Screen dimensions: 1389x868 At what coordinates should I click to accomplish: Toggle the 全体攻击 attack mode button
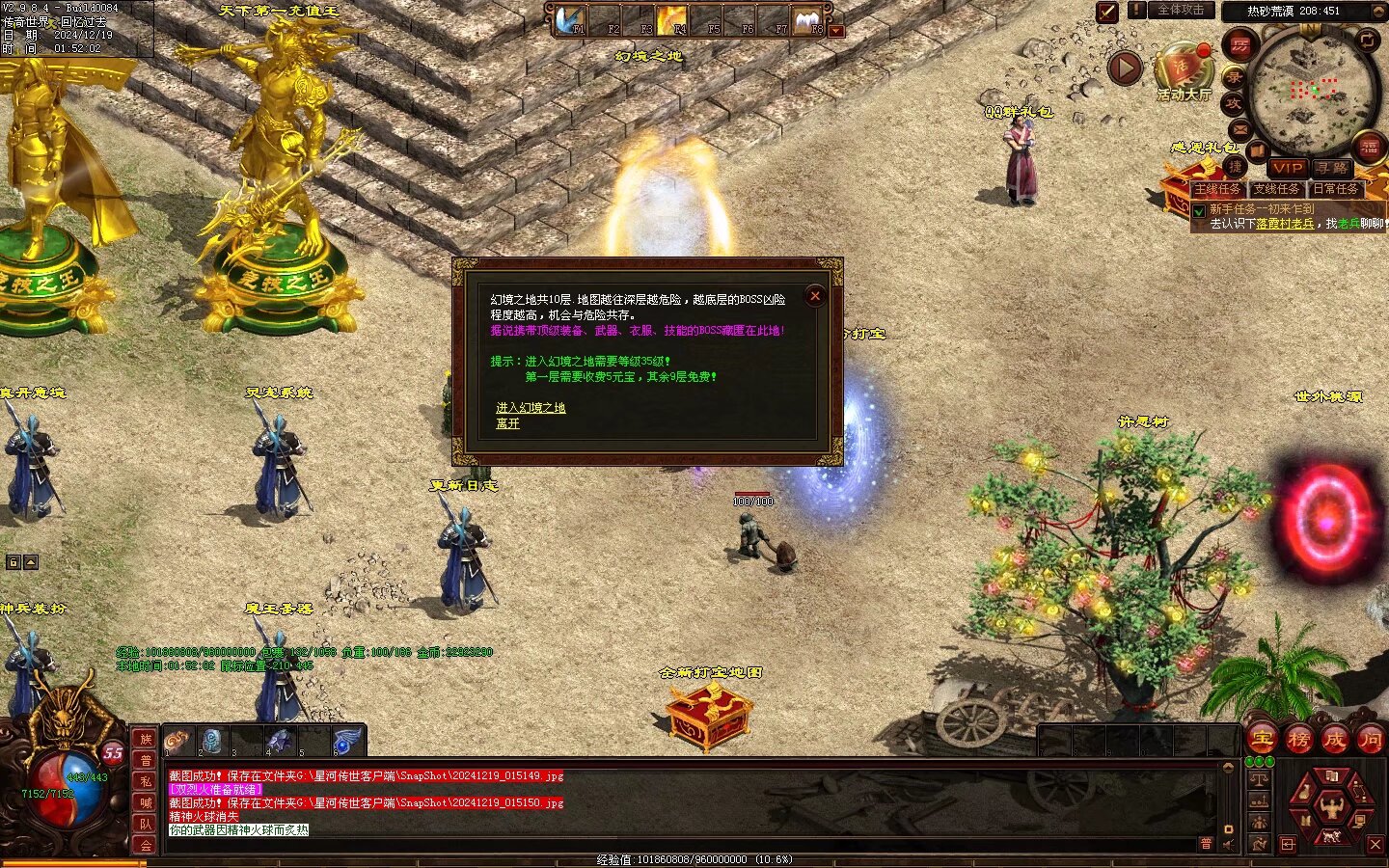[1181, 11]
